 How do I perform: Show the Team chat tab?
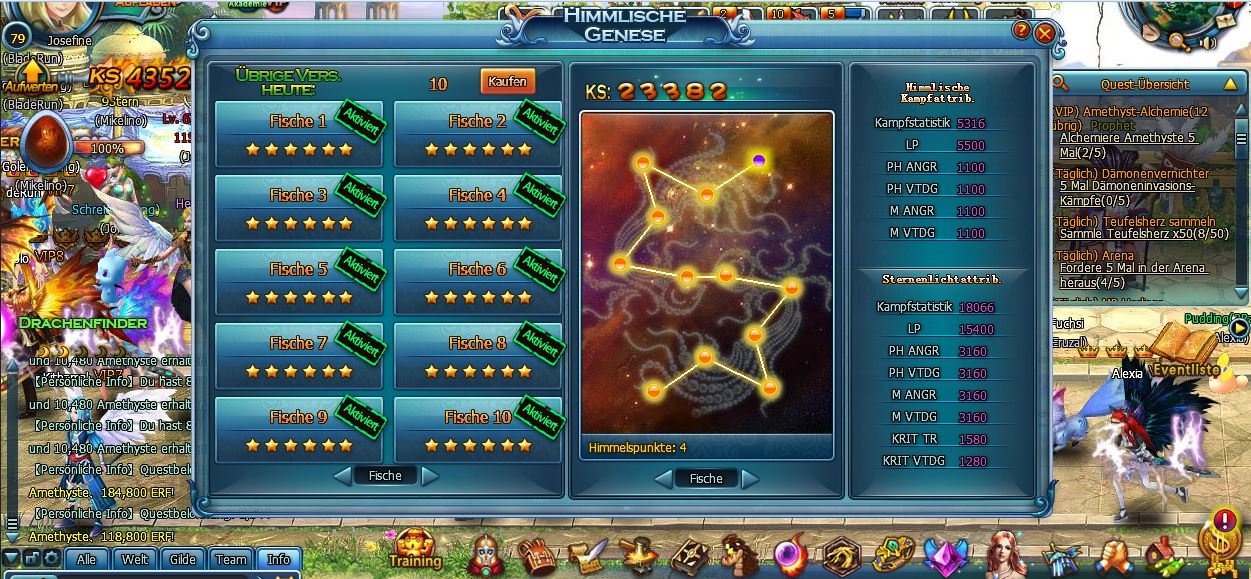point(231,560)
